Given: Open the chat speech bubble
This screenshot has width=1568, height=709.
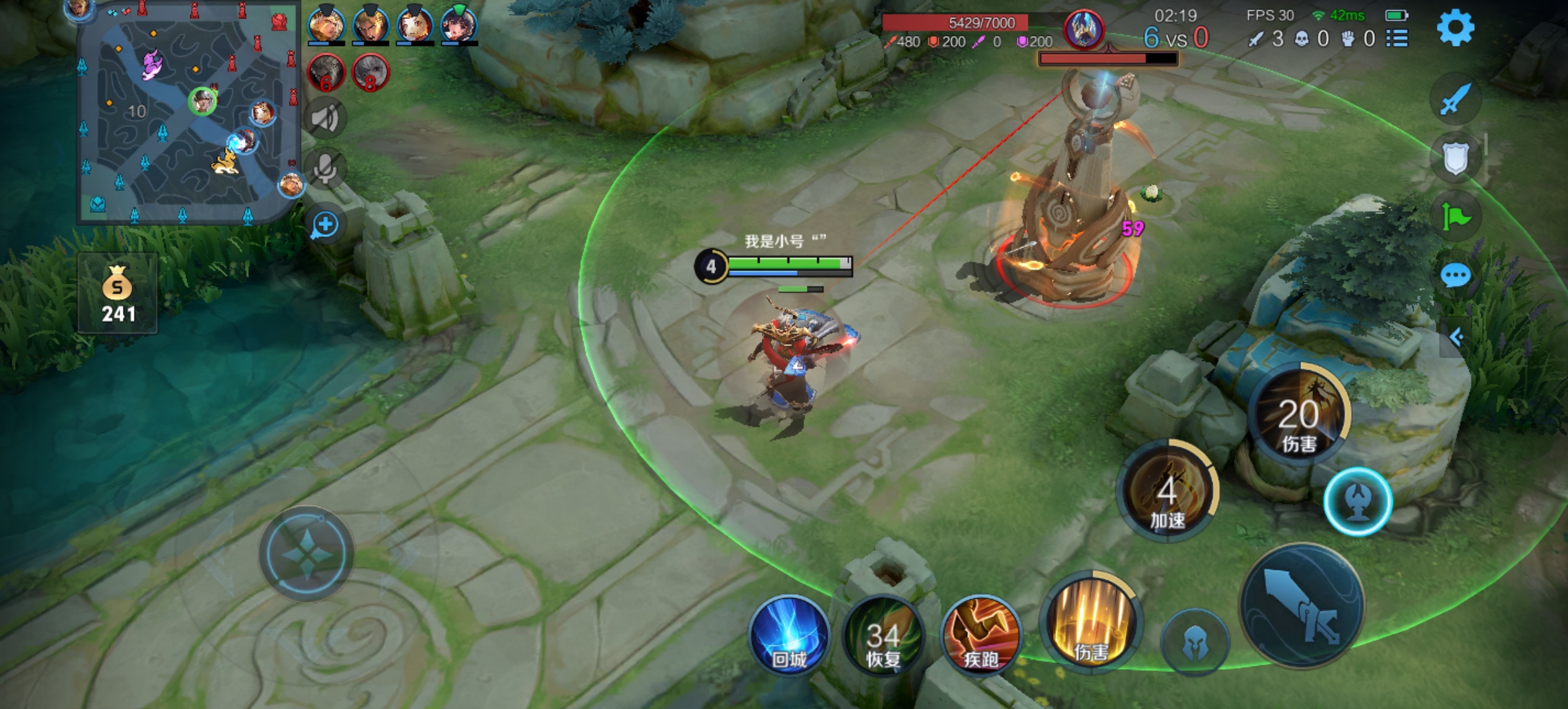Looking at the screenshot, I should 1455,276.
